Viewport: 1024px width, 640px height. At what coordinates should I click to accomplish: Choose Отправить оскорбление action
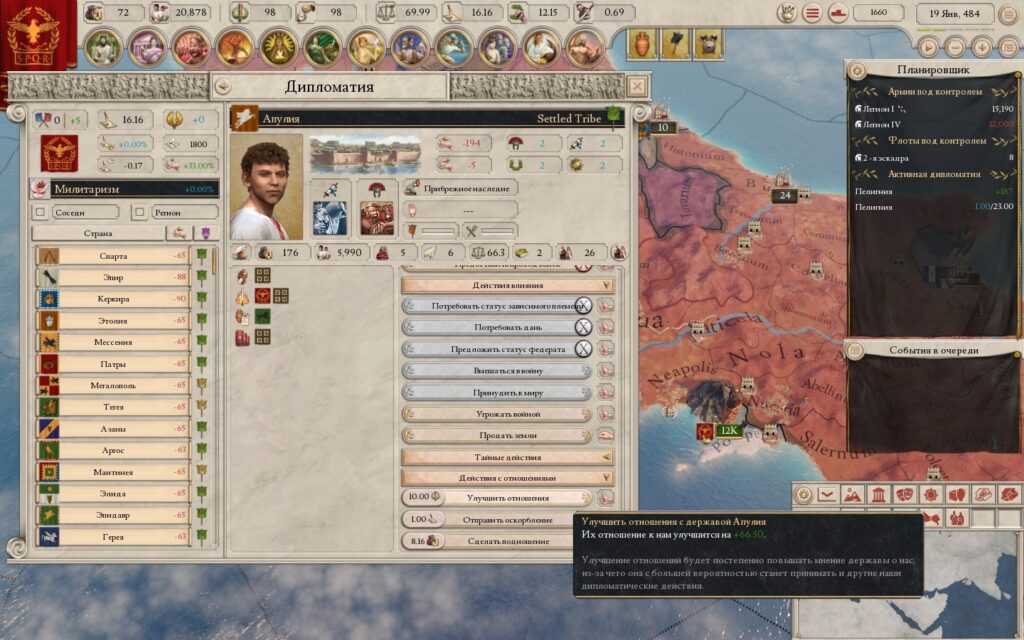coord(508,519)
